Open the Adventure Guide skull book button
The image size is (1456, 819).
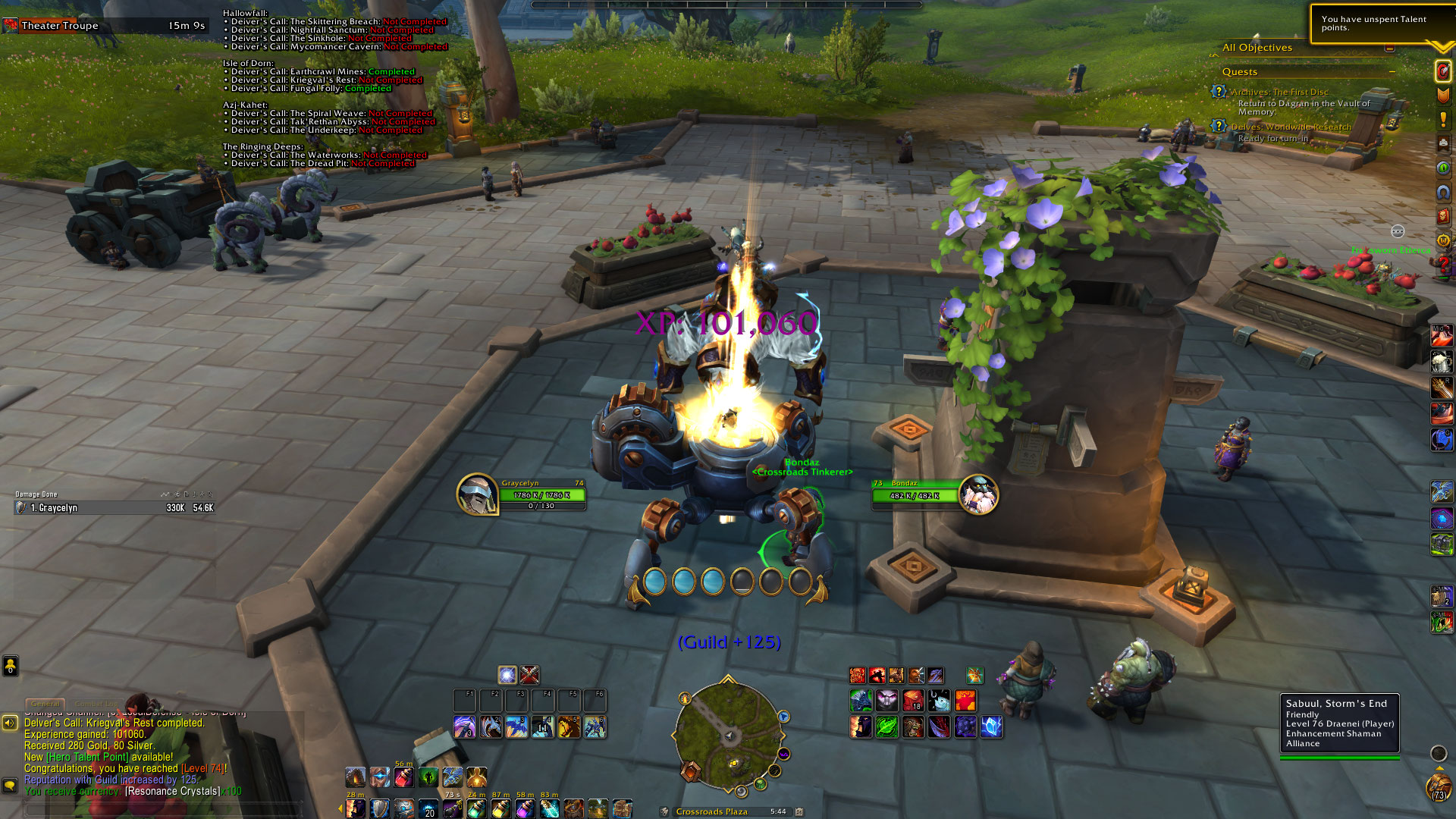coord(1443,216)
